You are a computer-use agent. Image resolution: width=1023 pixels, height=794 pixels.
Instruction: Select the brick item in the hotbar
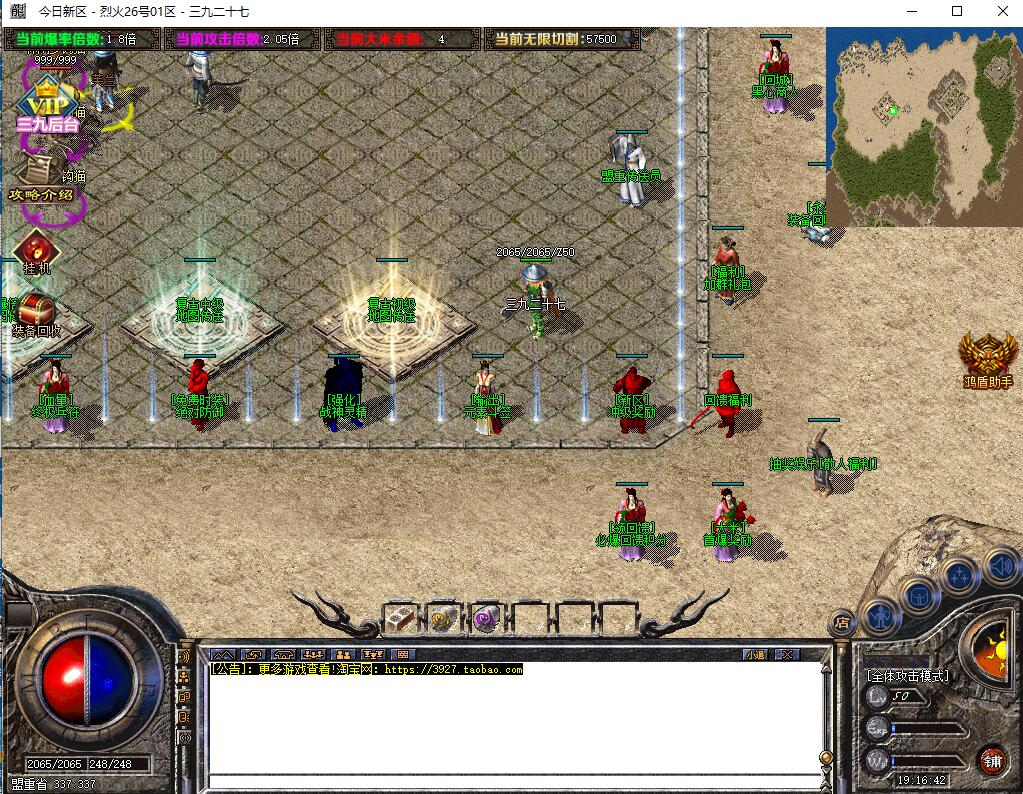point(402,618)
